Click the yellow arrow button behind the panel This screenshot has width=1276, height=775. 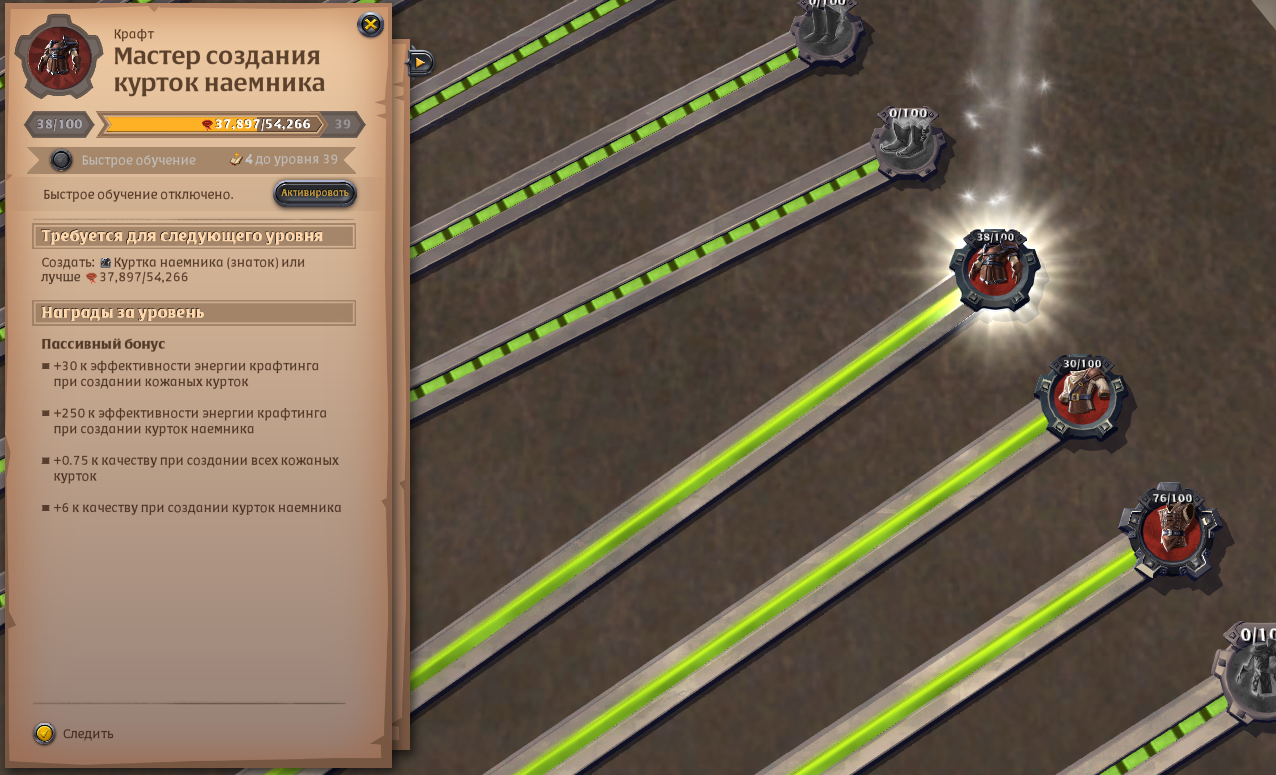coord(420,62)
